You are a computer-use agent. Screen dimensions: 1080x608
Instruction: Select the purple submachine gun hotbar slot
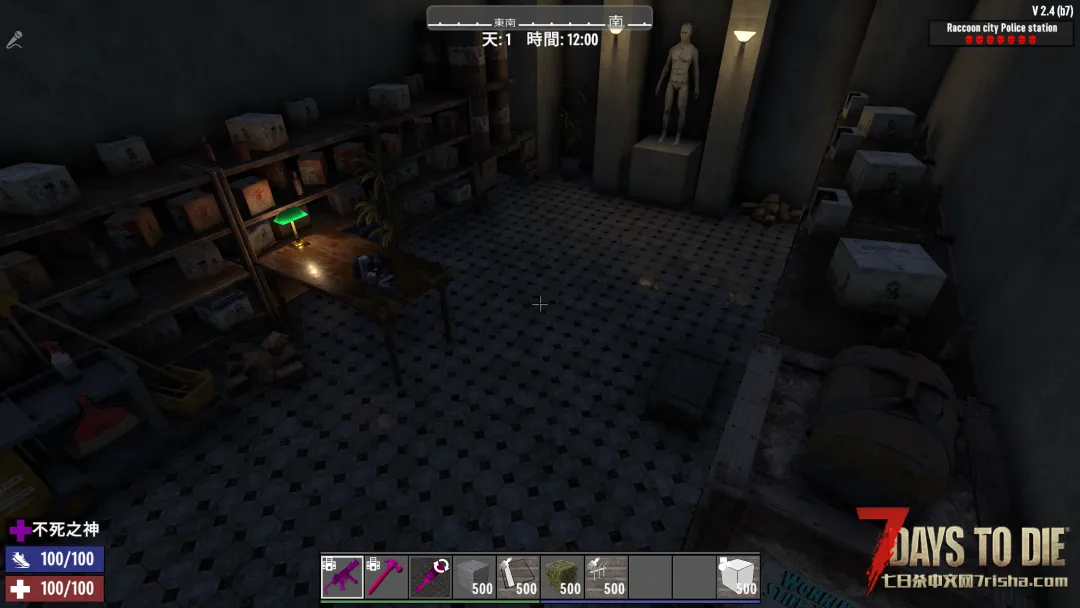click(342, 577)
